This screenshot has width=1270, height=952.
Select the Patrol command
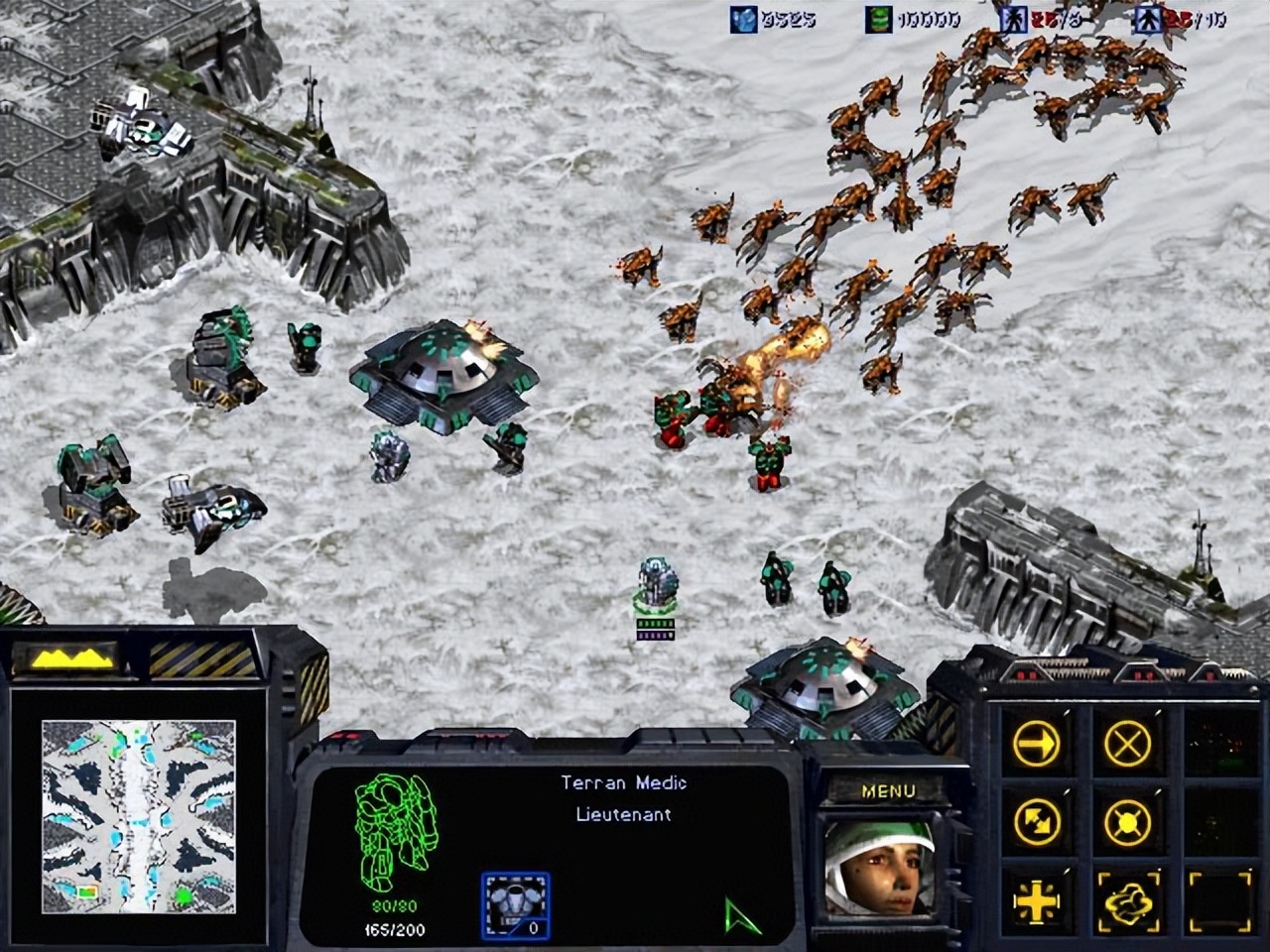1037,821
